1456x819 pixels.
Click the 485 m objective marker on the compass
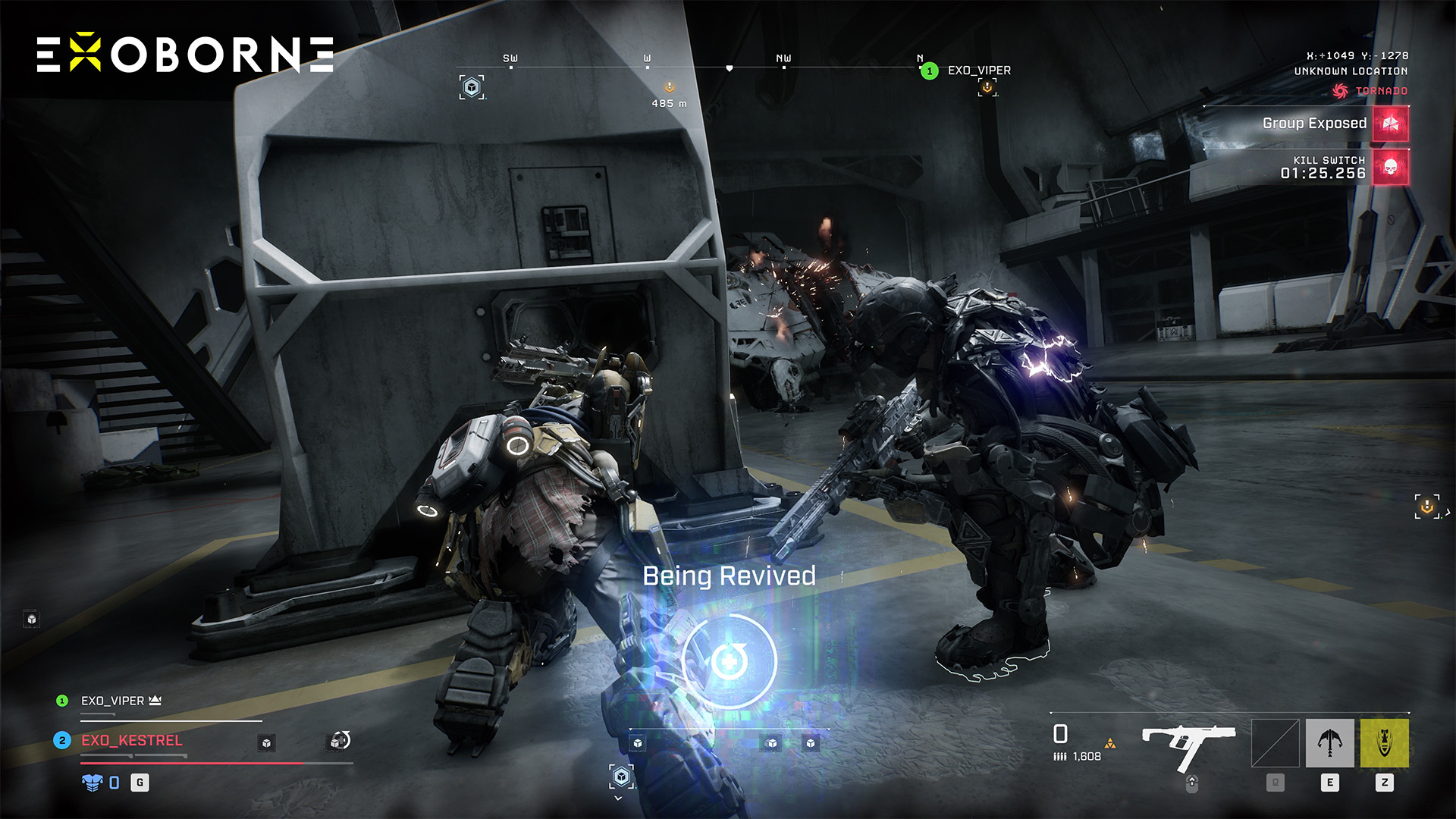point(669,88)
